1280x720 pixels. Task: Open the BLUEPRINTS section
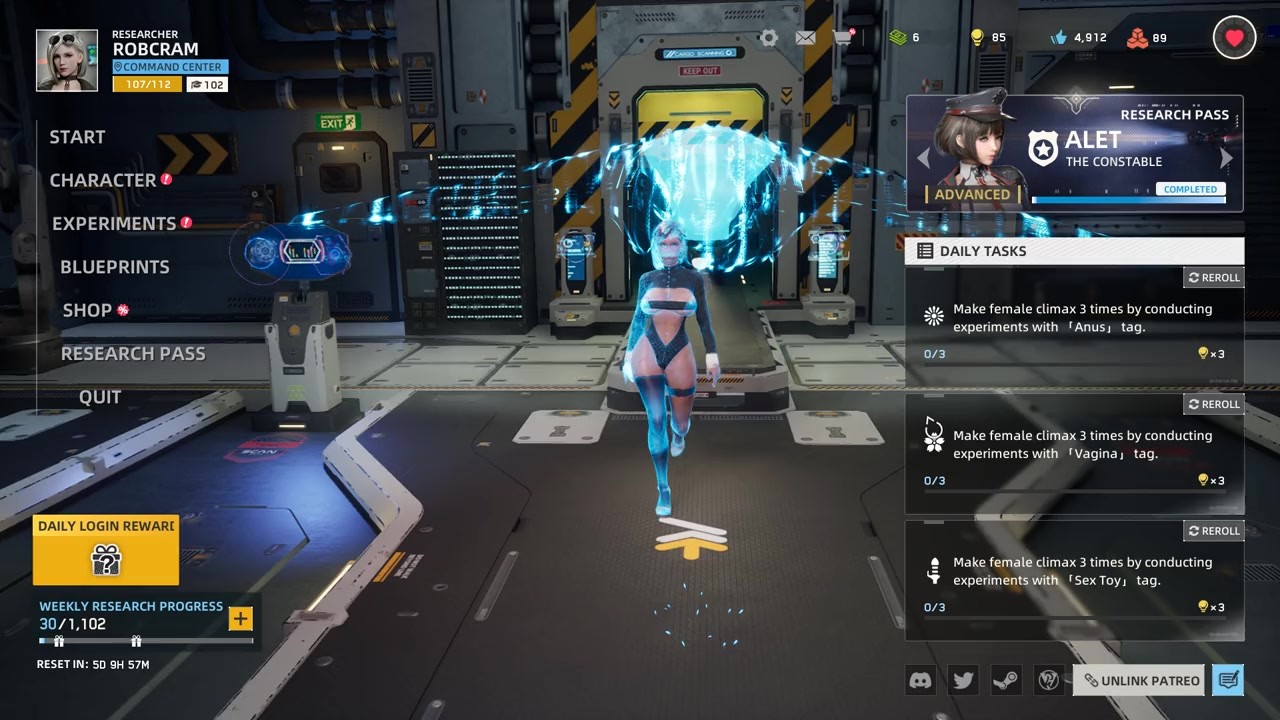click(x=115, y=267)
